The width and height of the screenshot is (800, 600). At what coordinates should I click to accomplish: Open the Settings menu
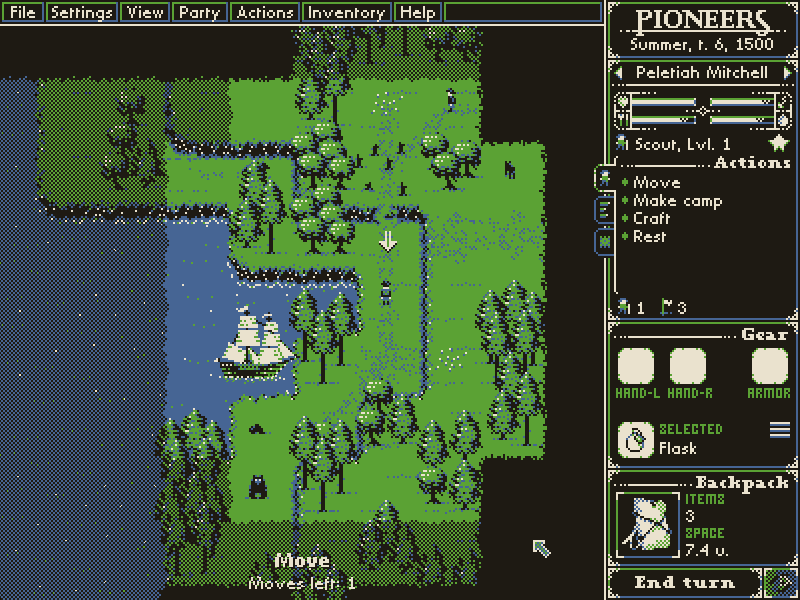click(82, 13)
